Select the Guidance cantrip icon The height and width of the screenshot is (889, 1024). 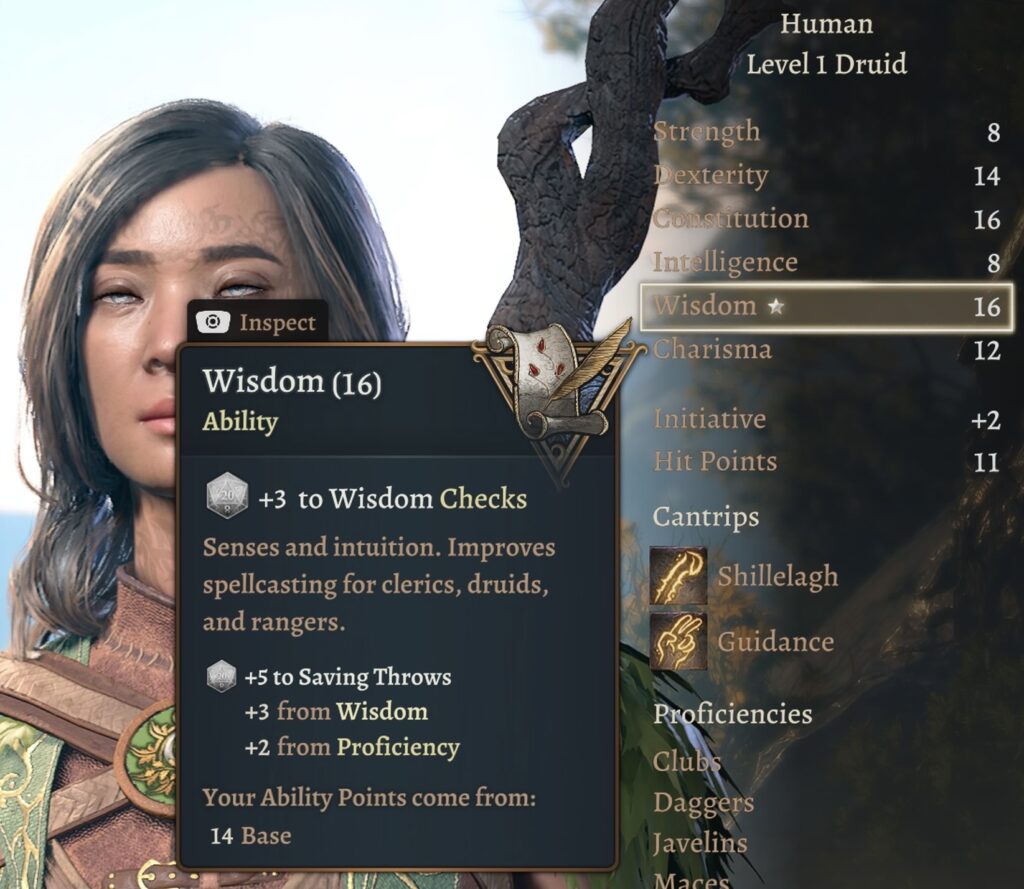pos(678,640)
